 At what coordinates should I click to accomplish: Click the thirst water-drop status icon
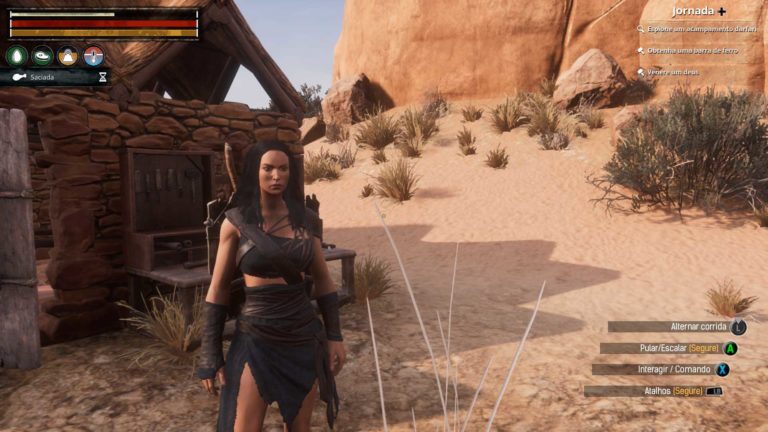coord(16,56)
